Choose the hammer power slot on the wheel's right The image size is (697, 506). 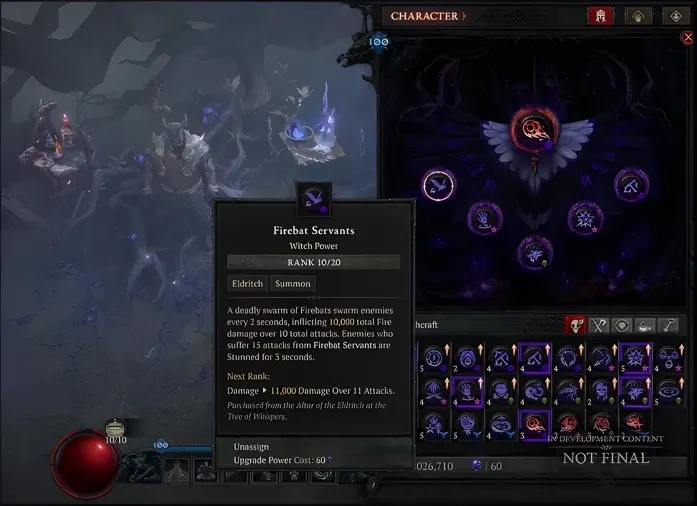coord(632,184)
